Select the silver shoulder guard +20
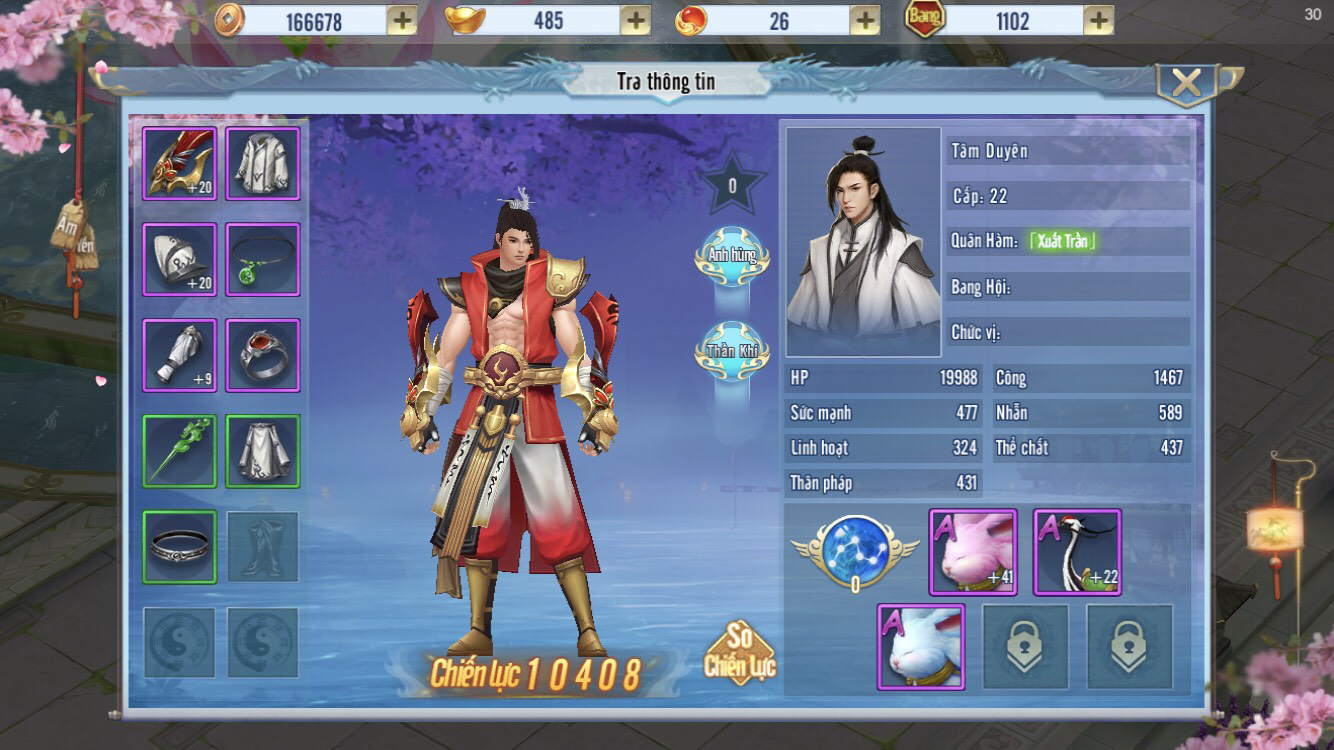1334x750 pixels. pos(180,260)
